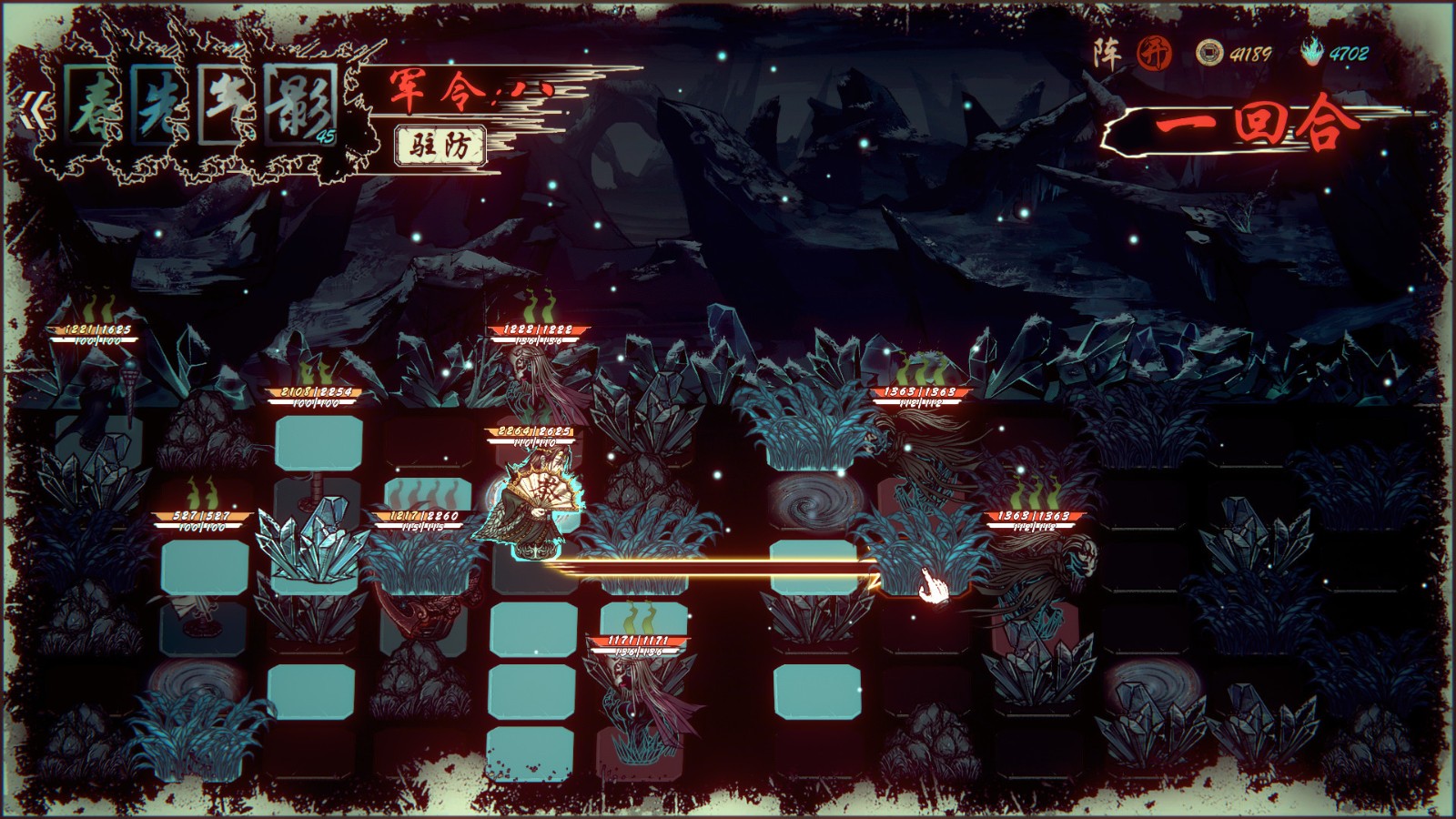Toggle the red 开 formation switch
Viewport: 1456px width, 819px height.
[1154, 53]
